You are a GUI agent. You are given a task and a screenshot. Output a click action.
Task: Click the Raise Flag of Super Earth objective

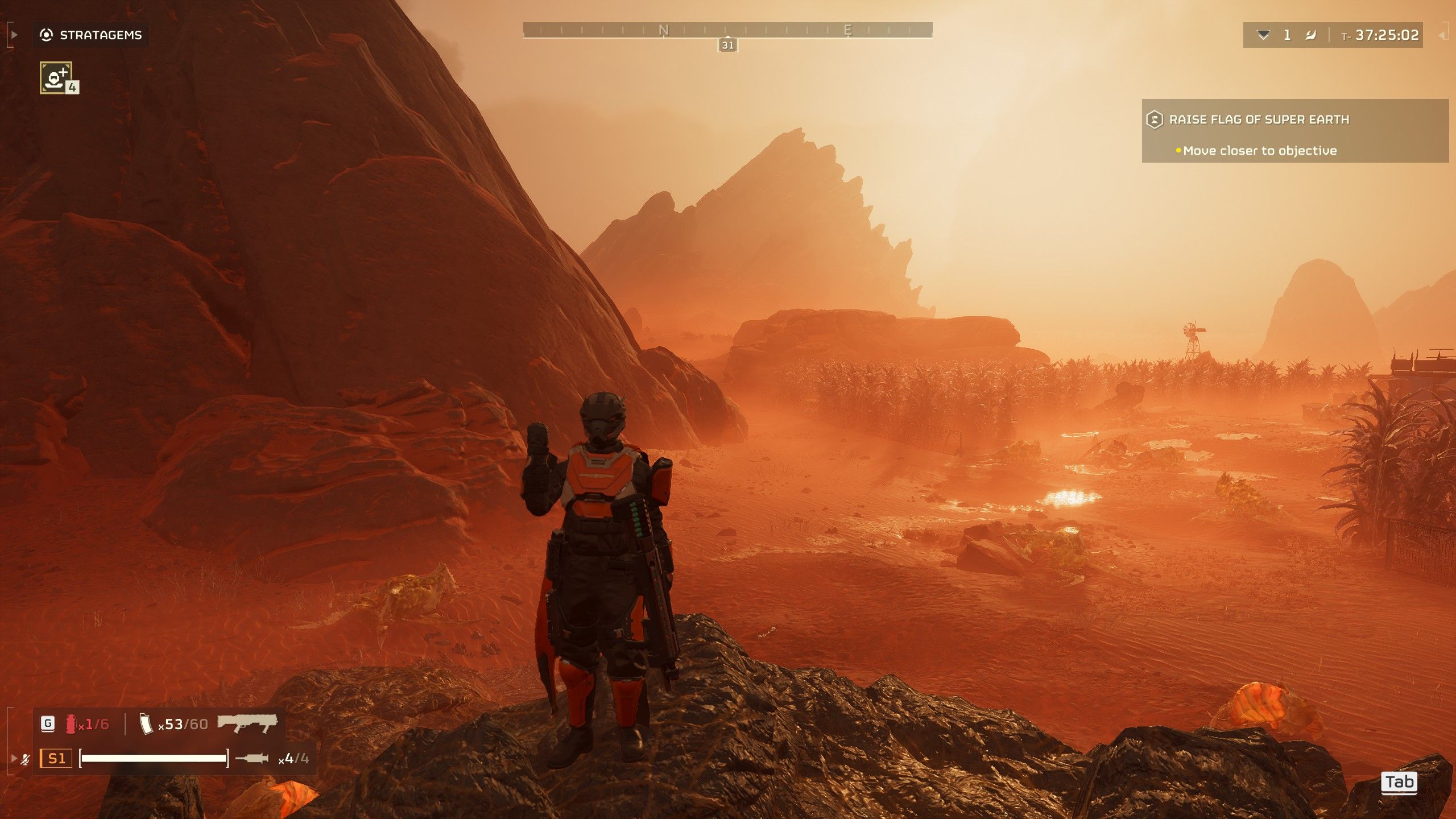pos(1258,119)
